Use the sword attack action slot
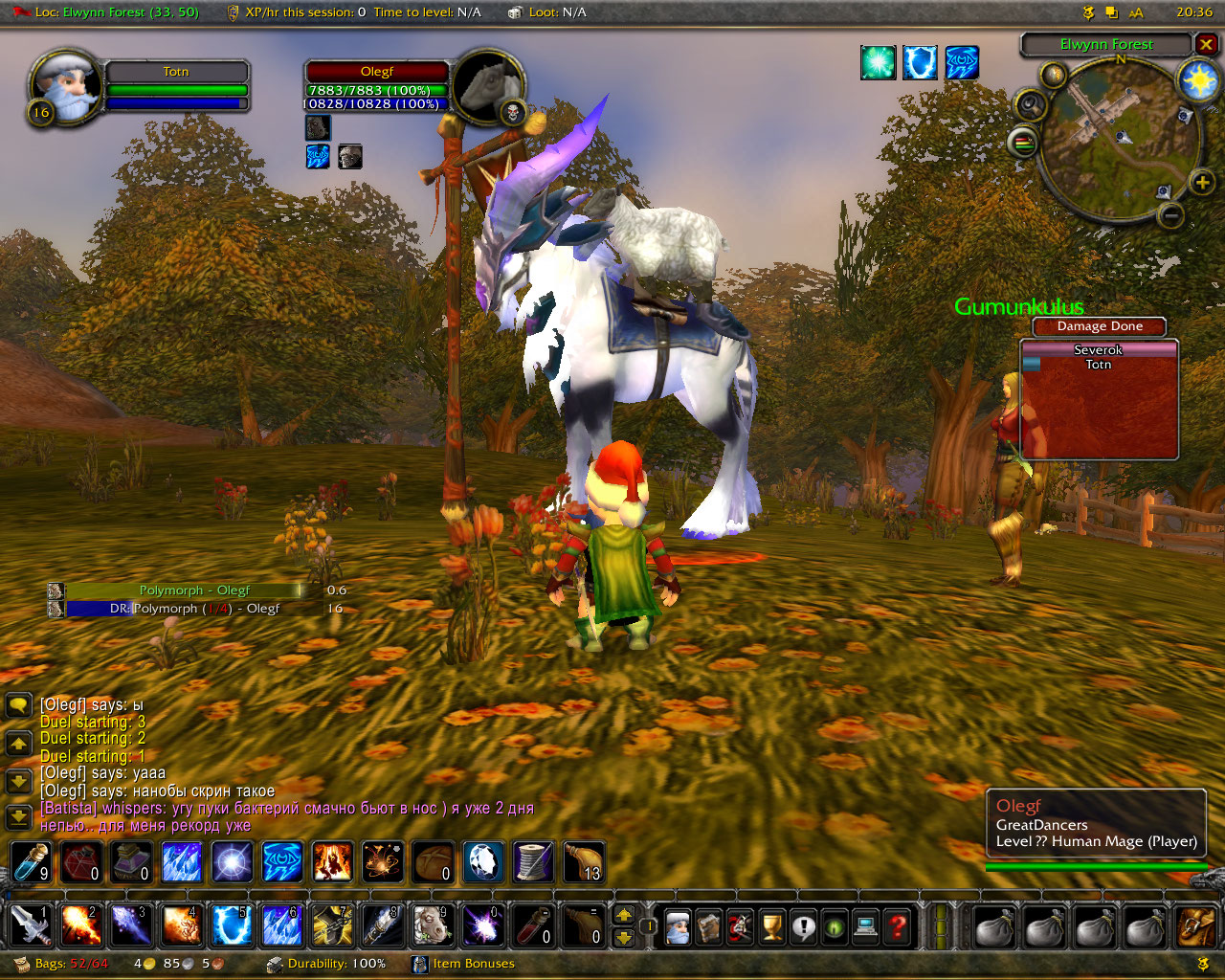The width and height of the screenshot is (1225, 980). (x=30, y=925)
